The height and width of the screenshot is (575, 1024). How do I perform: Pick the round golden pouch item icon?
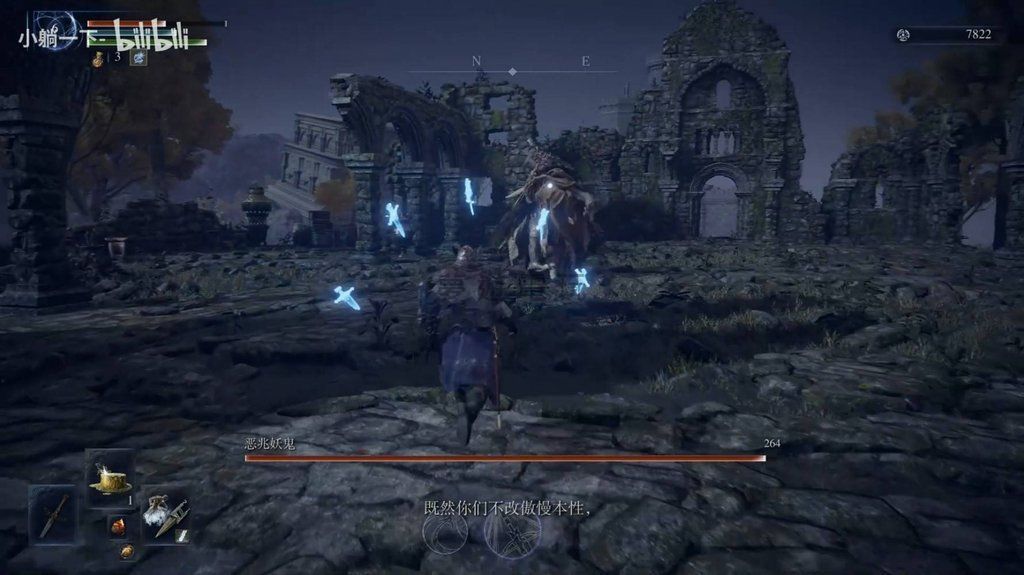tap(127, 551)
